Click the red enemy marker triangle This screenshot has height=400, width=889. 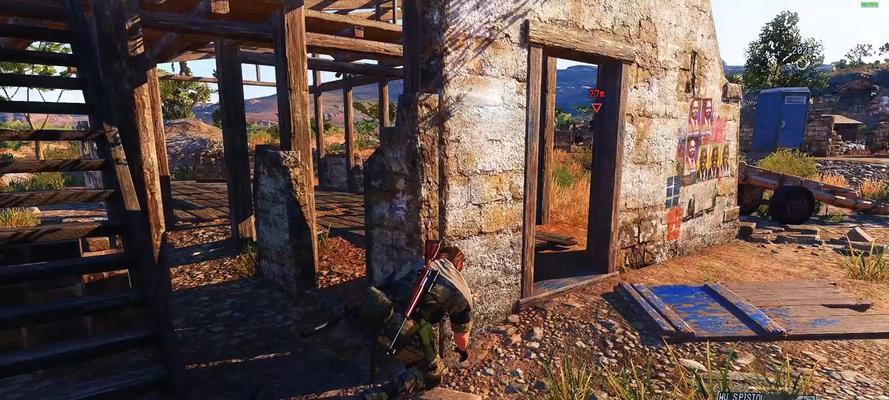[x=596, y=106]
